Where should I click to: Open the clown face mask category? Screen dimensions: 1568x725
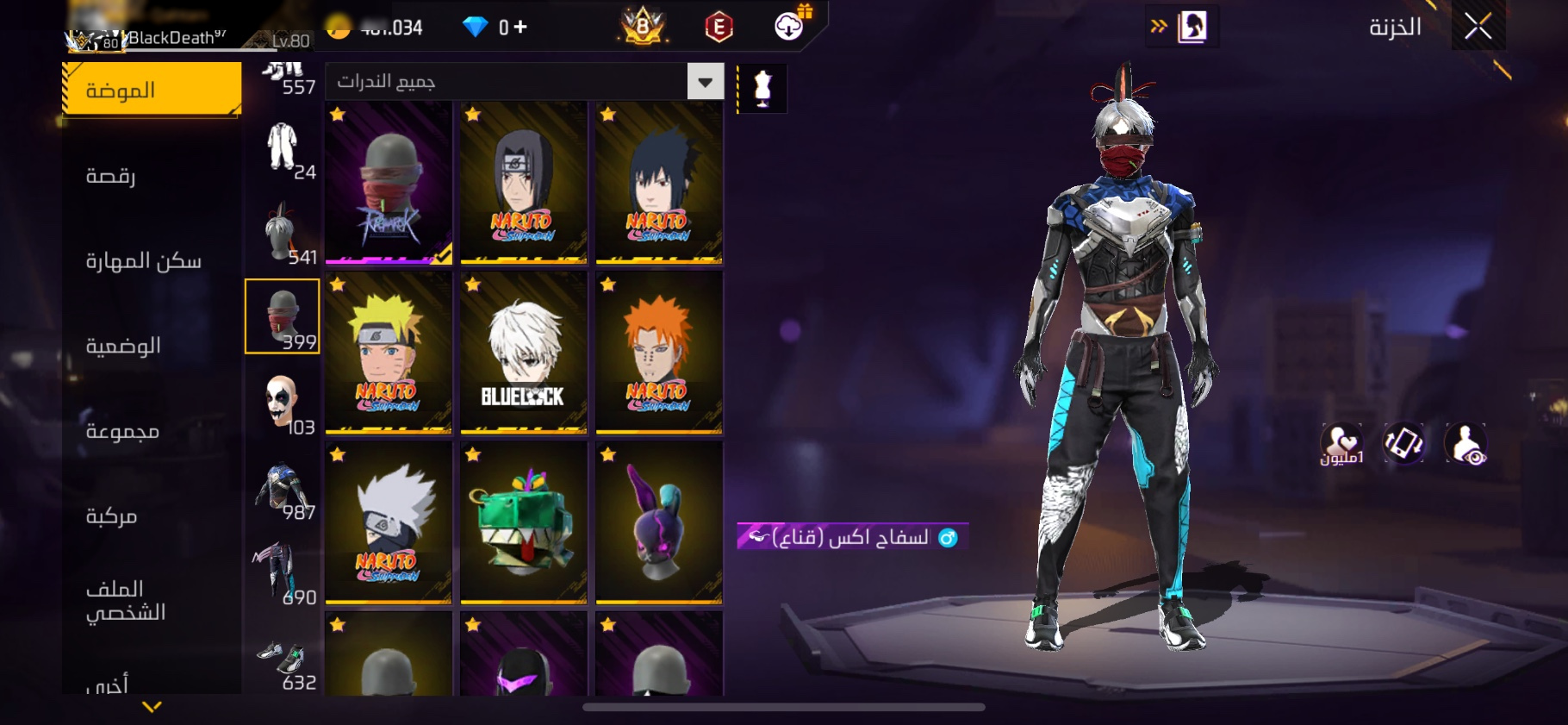click(x=283, y=403)
